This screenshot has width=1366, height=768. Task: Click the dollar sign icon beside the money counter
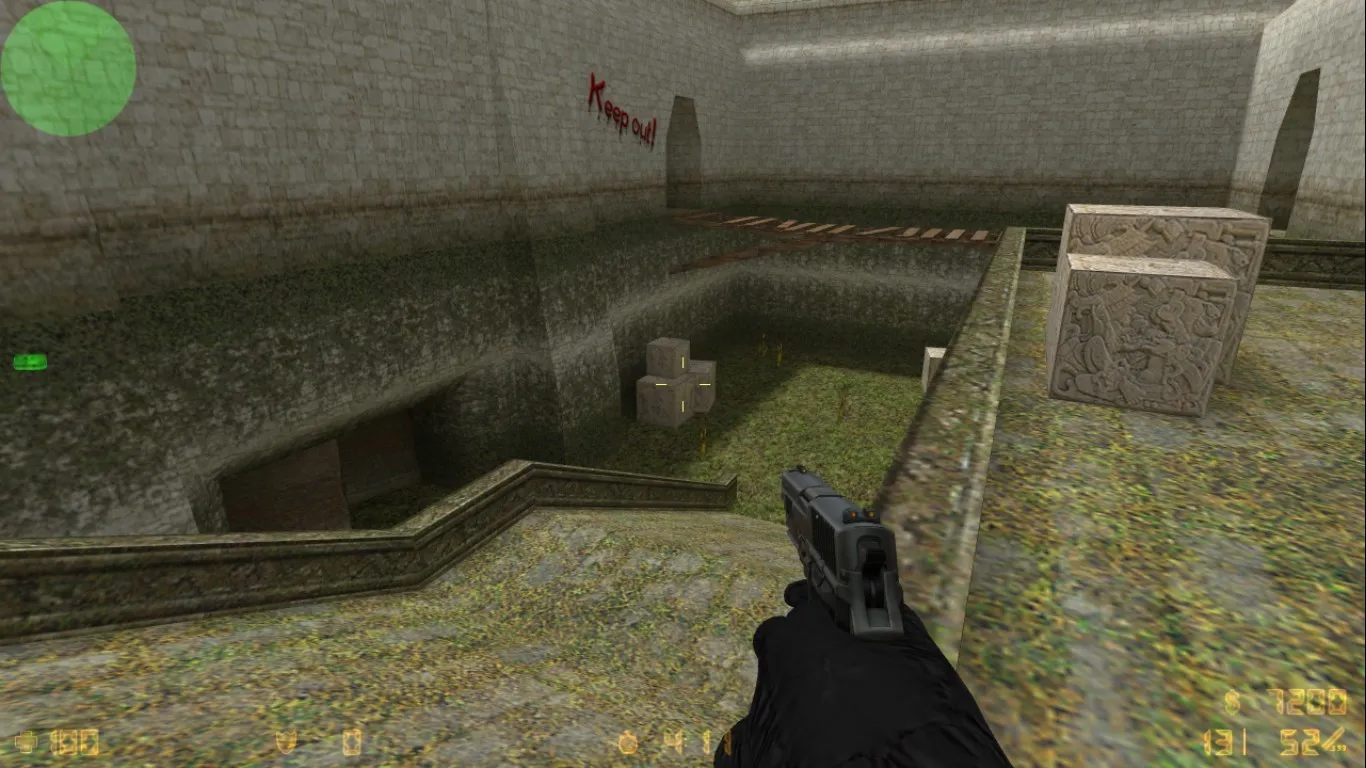(x=1230, y=703)
